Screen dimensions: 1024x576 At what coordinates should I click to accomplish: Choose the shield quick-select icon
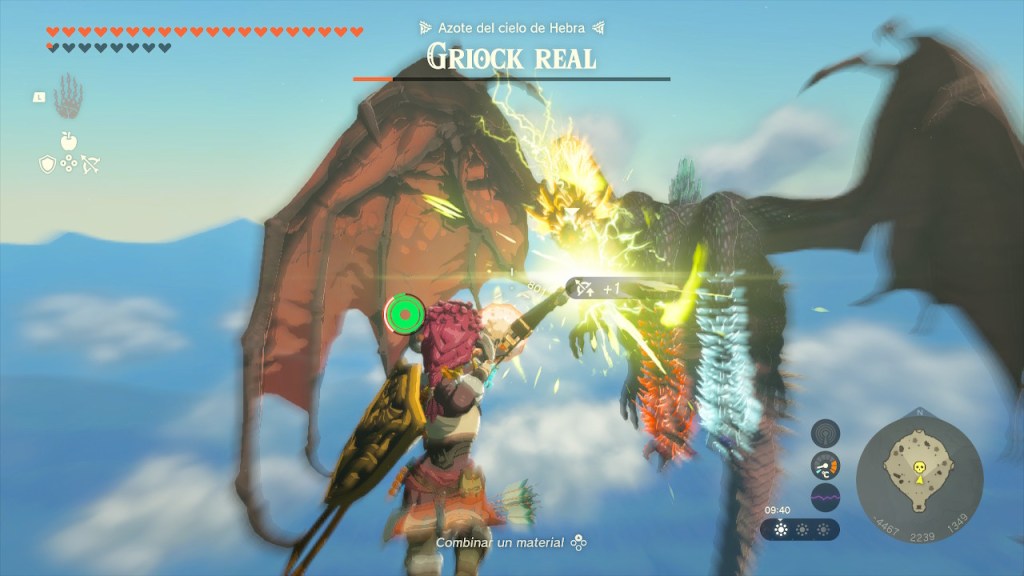click(46, 164)
